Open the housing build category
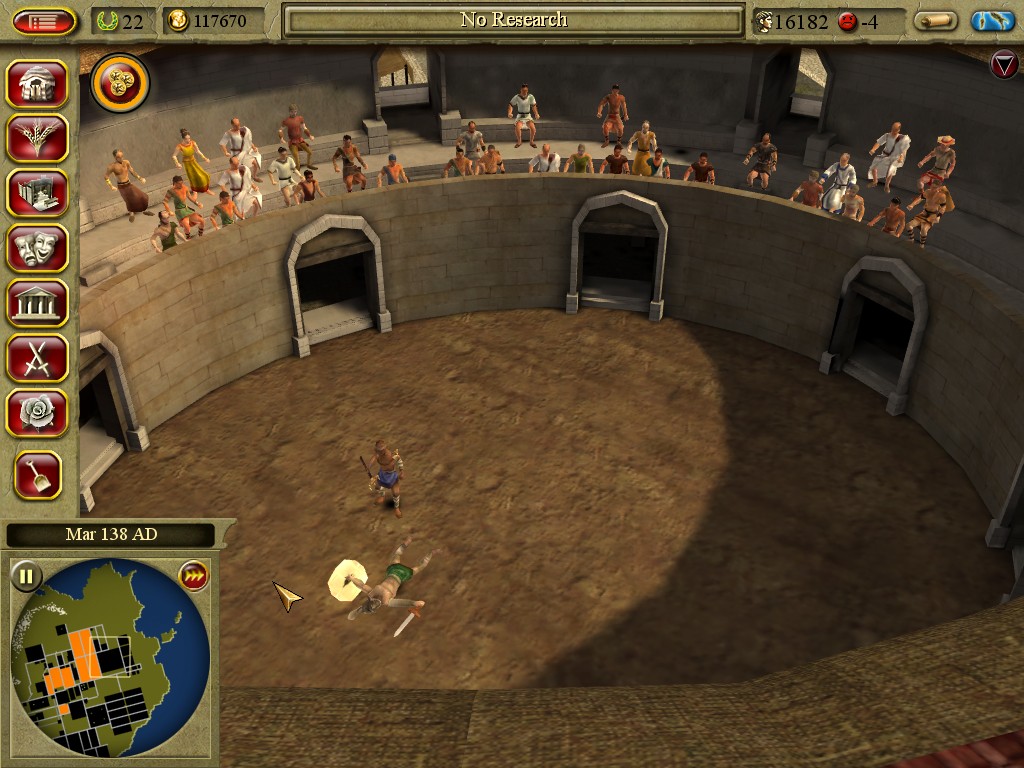The height and width of the screenshot is (768, 1024). point(38,84)
